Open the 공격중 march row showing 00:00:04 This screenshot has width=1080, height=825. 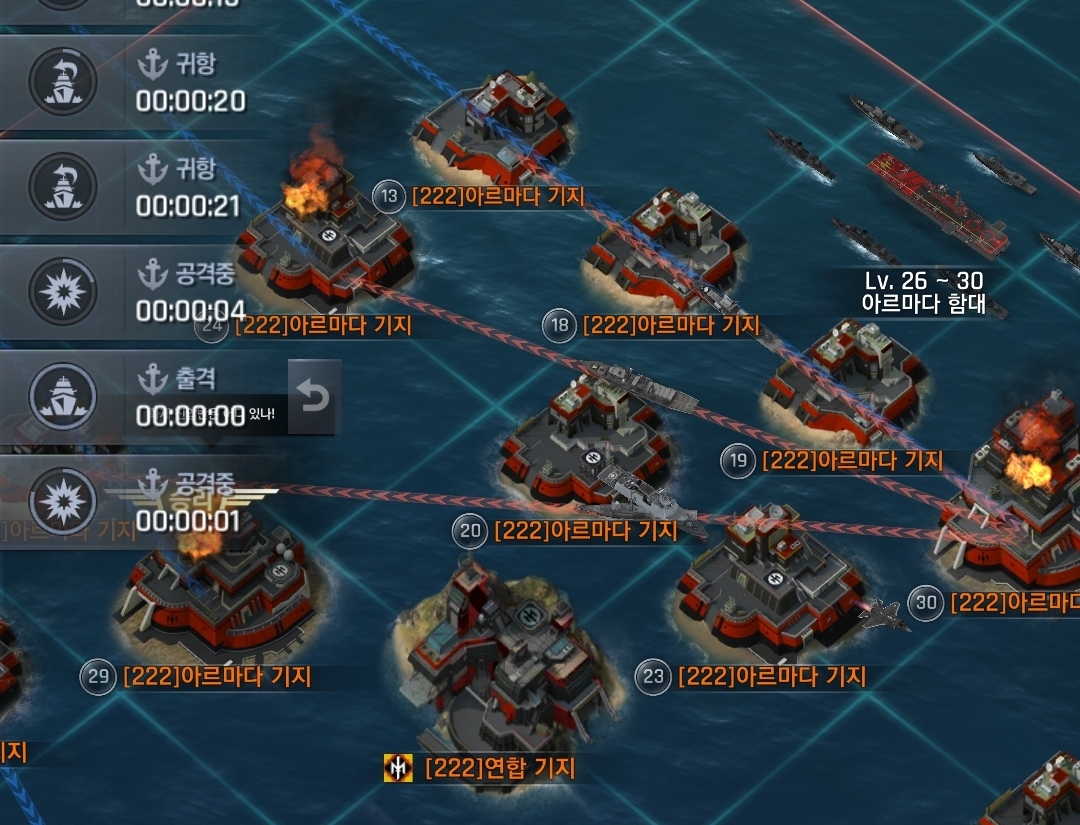point(140,292)
